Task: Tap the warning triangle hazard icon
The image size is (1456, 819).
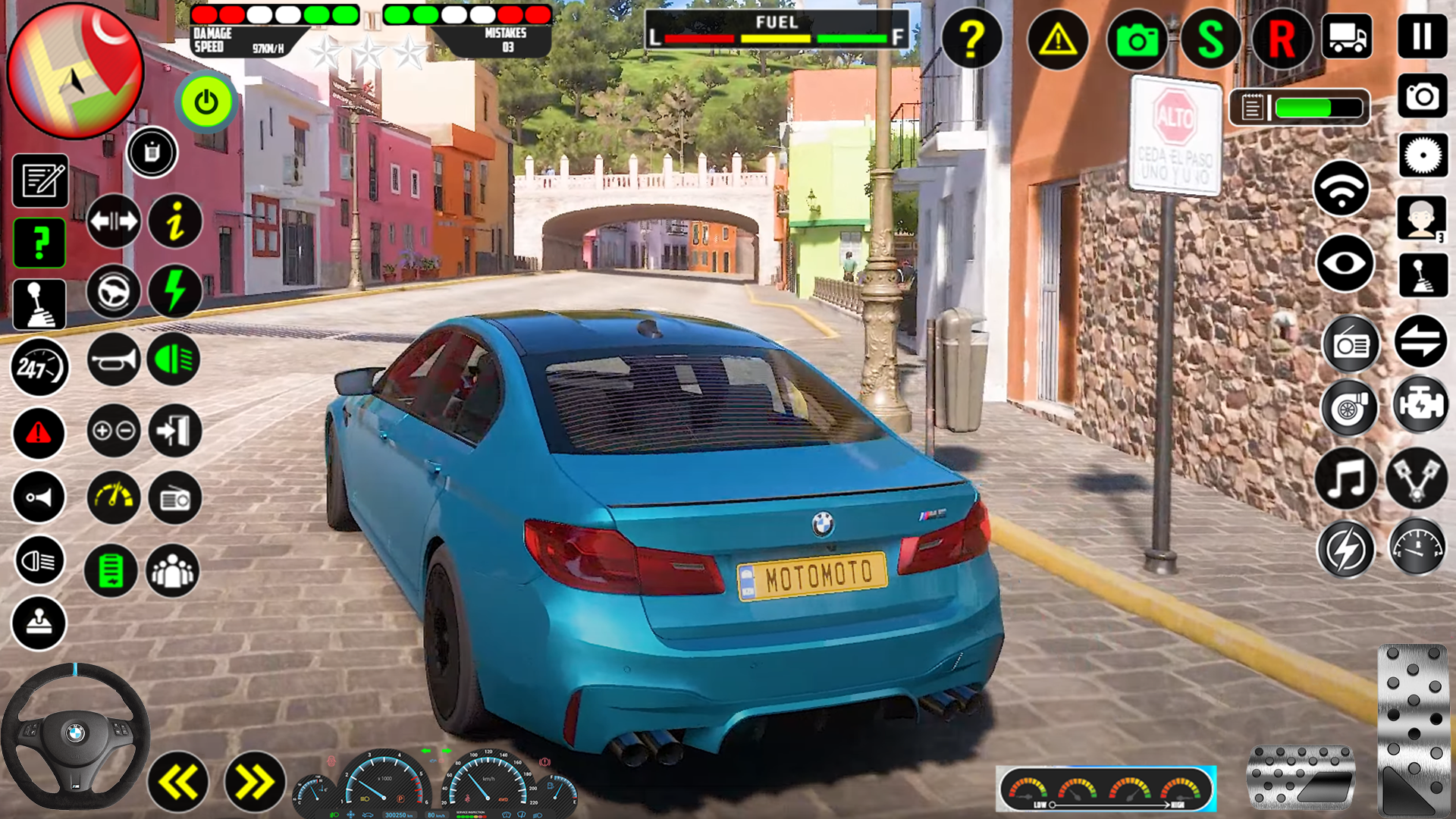Action: click(1057, 39)
